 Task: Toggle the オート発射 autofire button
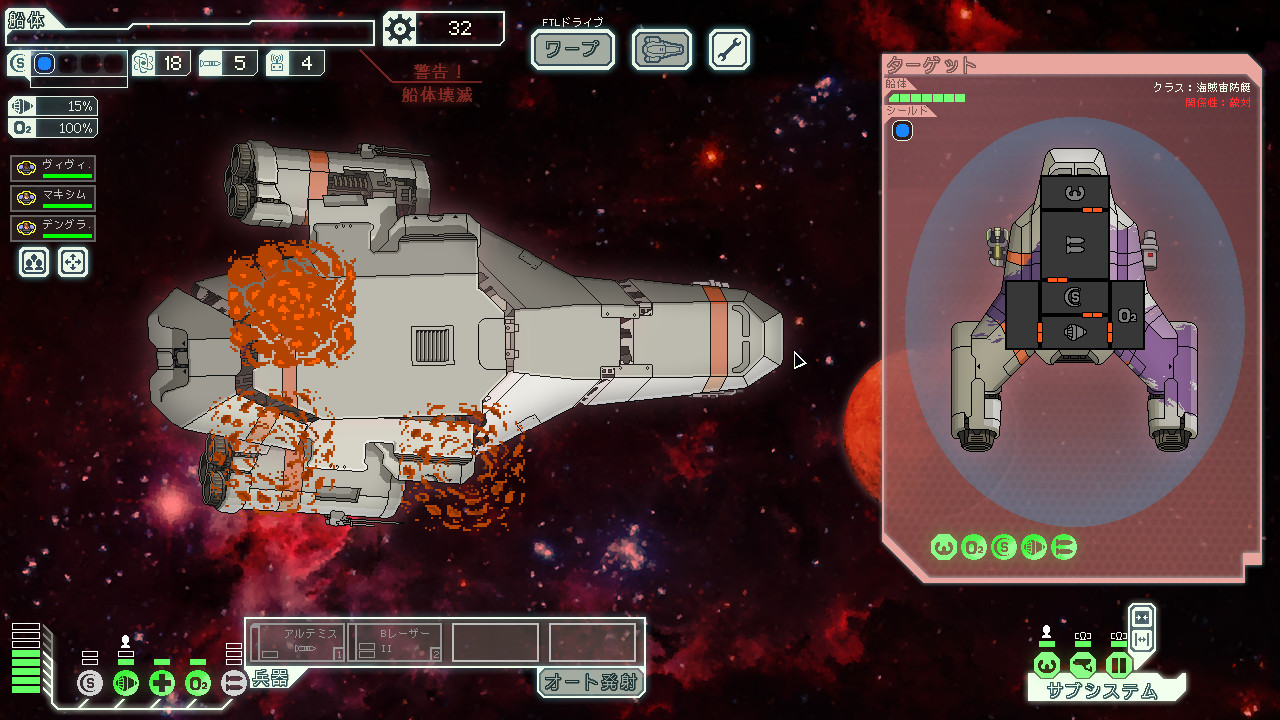click(x=591, y=682)
